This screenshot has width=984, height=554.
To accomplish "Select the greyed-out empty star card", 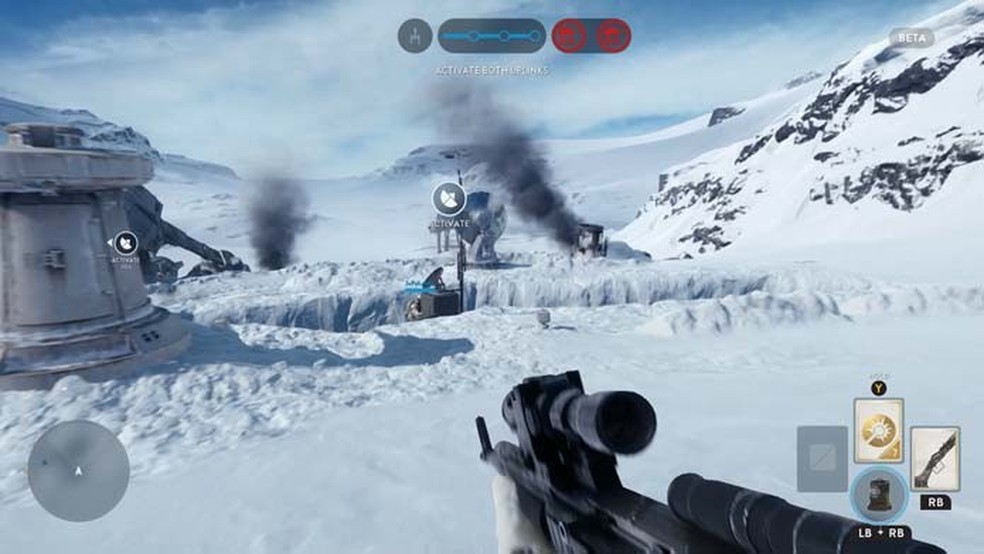I will click(x=822, y=458).
